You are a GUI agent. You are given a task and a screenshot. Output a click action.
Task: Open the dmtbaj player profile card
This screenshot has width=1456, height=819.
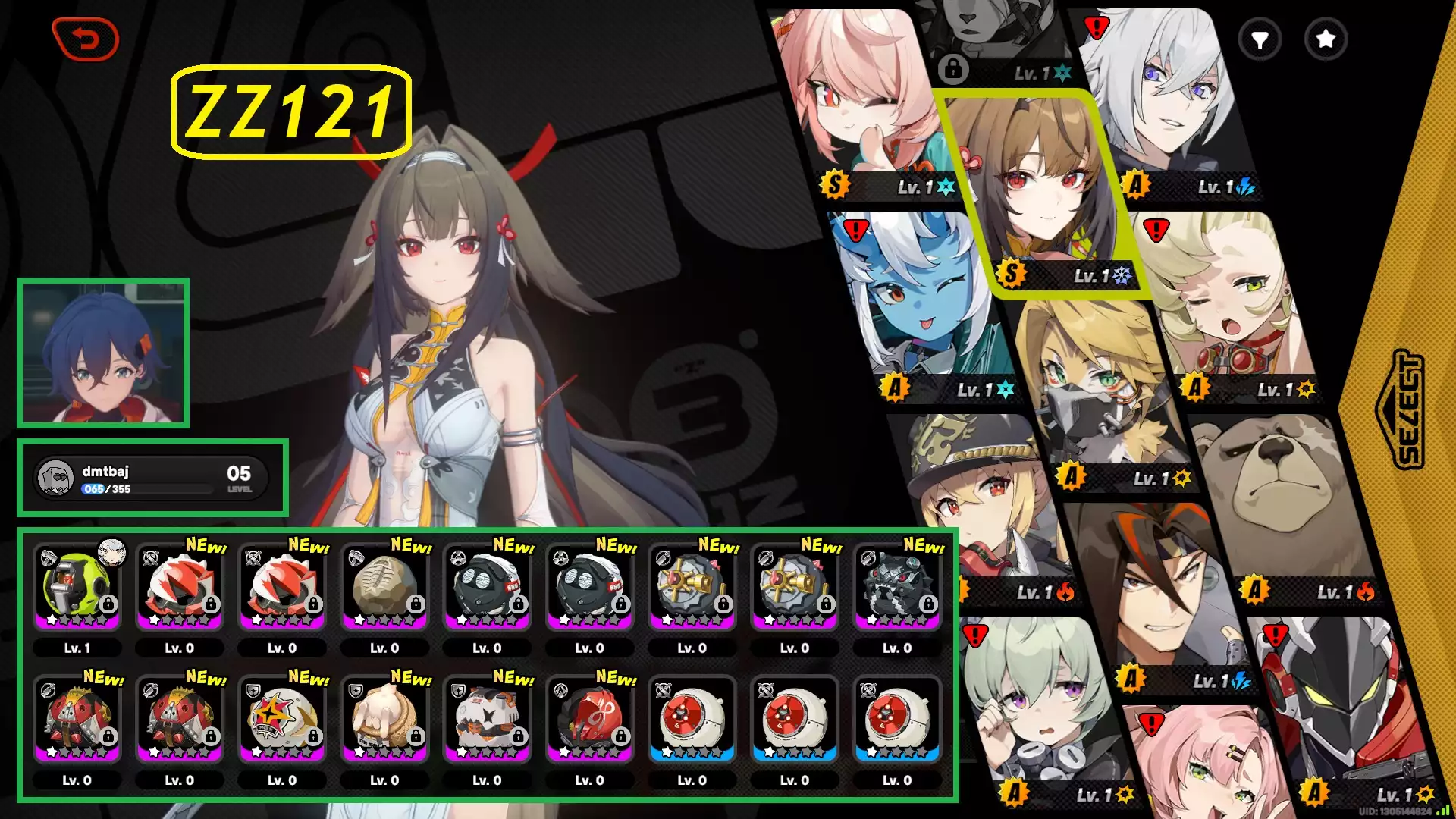click(x=152, y=479)
